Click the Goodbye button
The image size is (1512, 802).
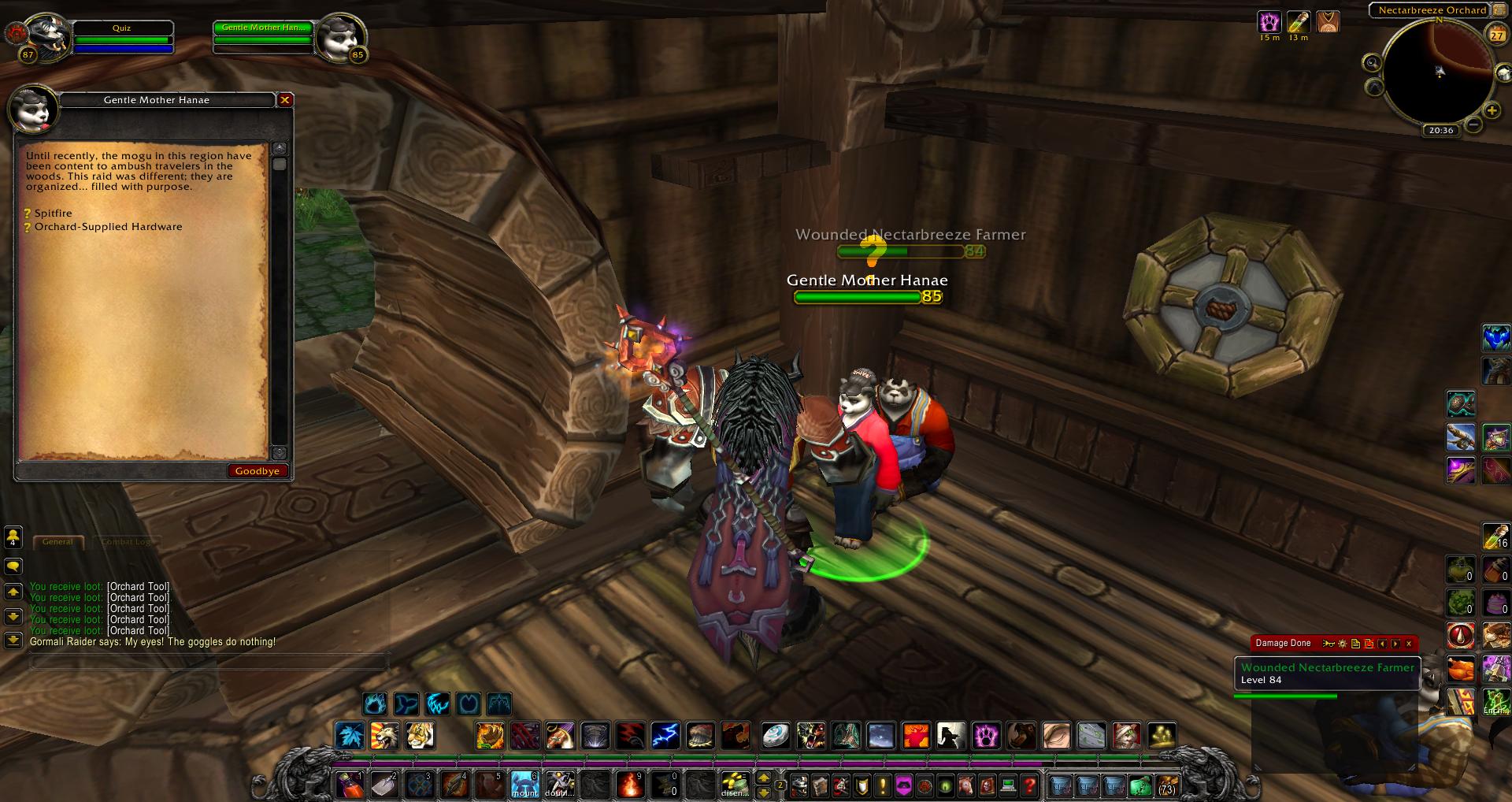tap(258, 471)
